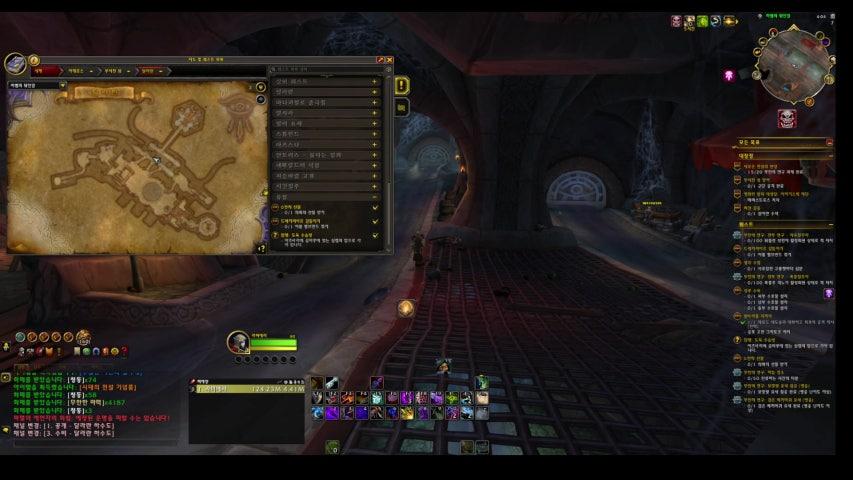The height and width of the screenshot is (480, 853).
Task: Expand the top quest category in the list
Action: 374,80
